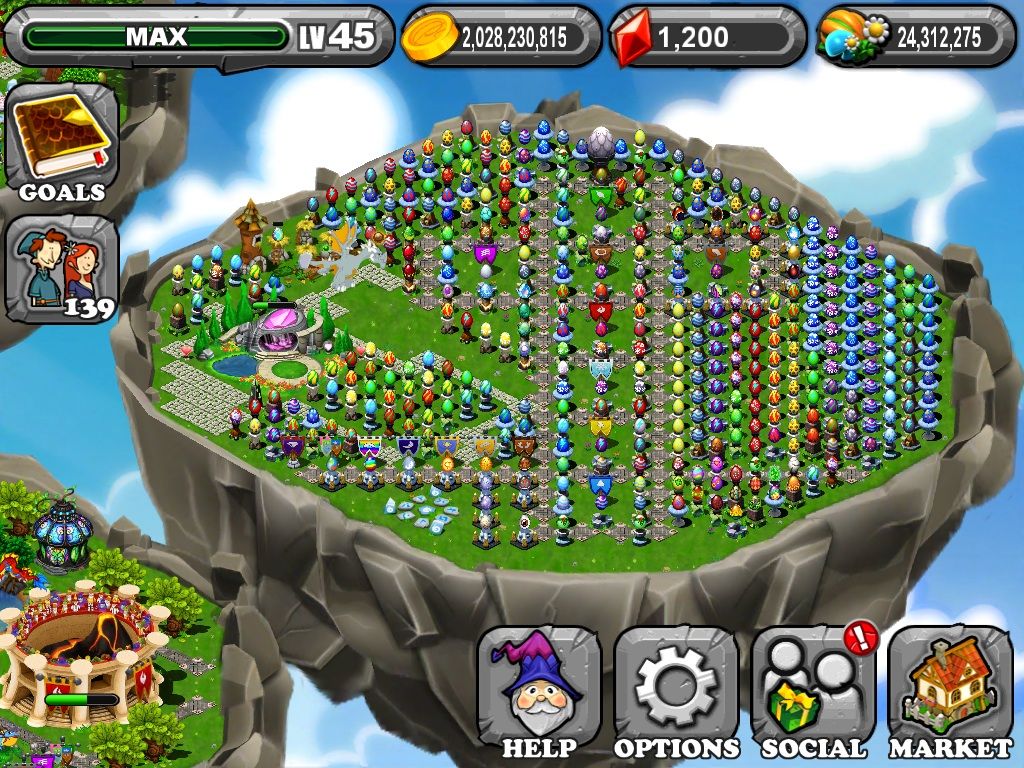
Task: Tap the gold coin currency counter
Action: (x=501, y=37)
